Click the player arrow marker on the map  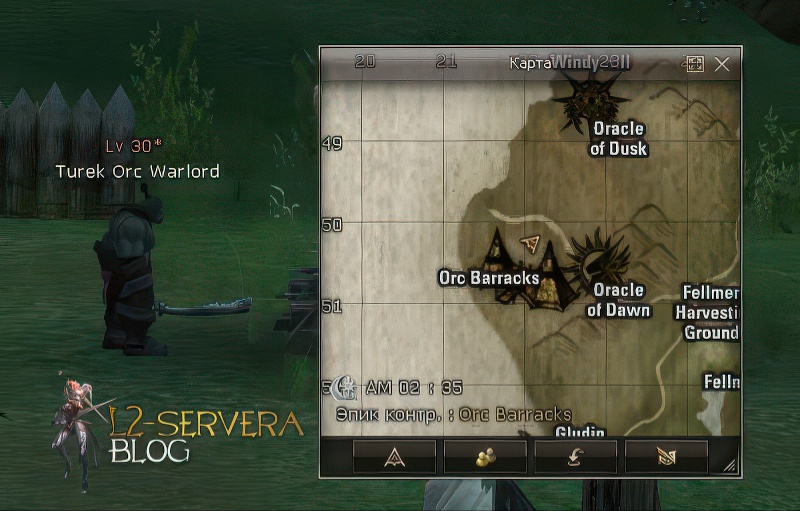click(x=531, y=244)
